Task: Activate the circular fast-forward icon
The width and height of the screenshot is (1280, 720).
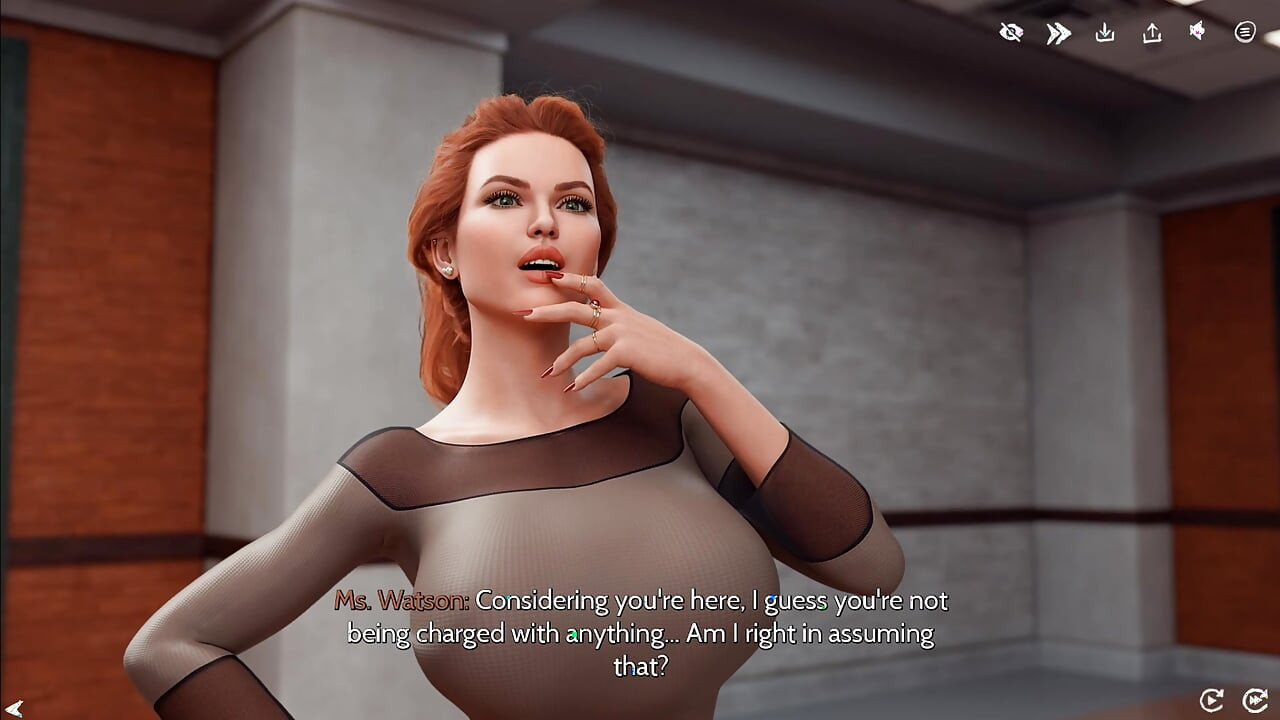Action: tap(1254, 700)
